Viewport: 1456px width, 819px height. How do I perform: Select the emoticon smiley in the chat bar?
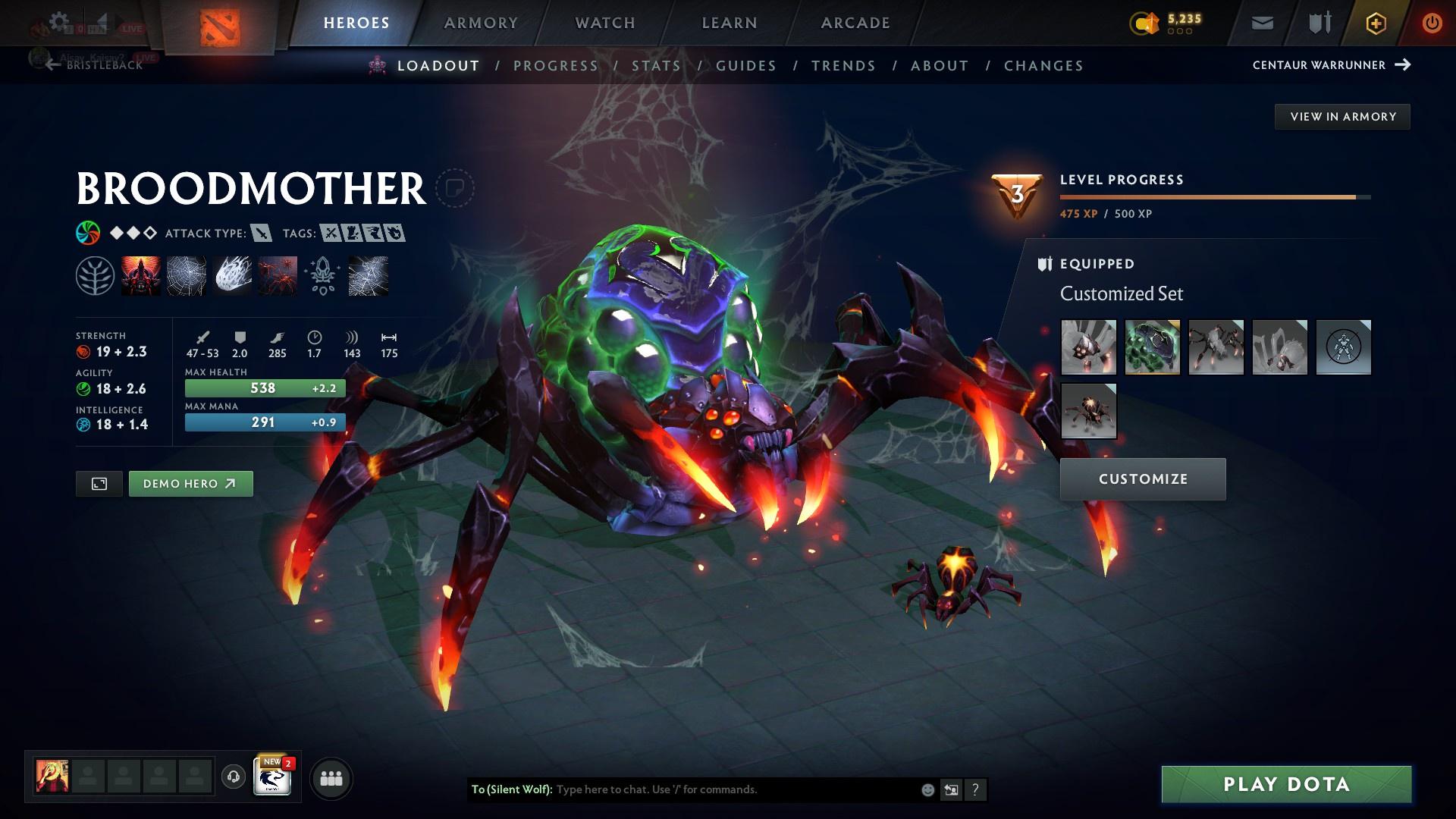[927, 789]
